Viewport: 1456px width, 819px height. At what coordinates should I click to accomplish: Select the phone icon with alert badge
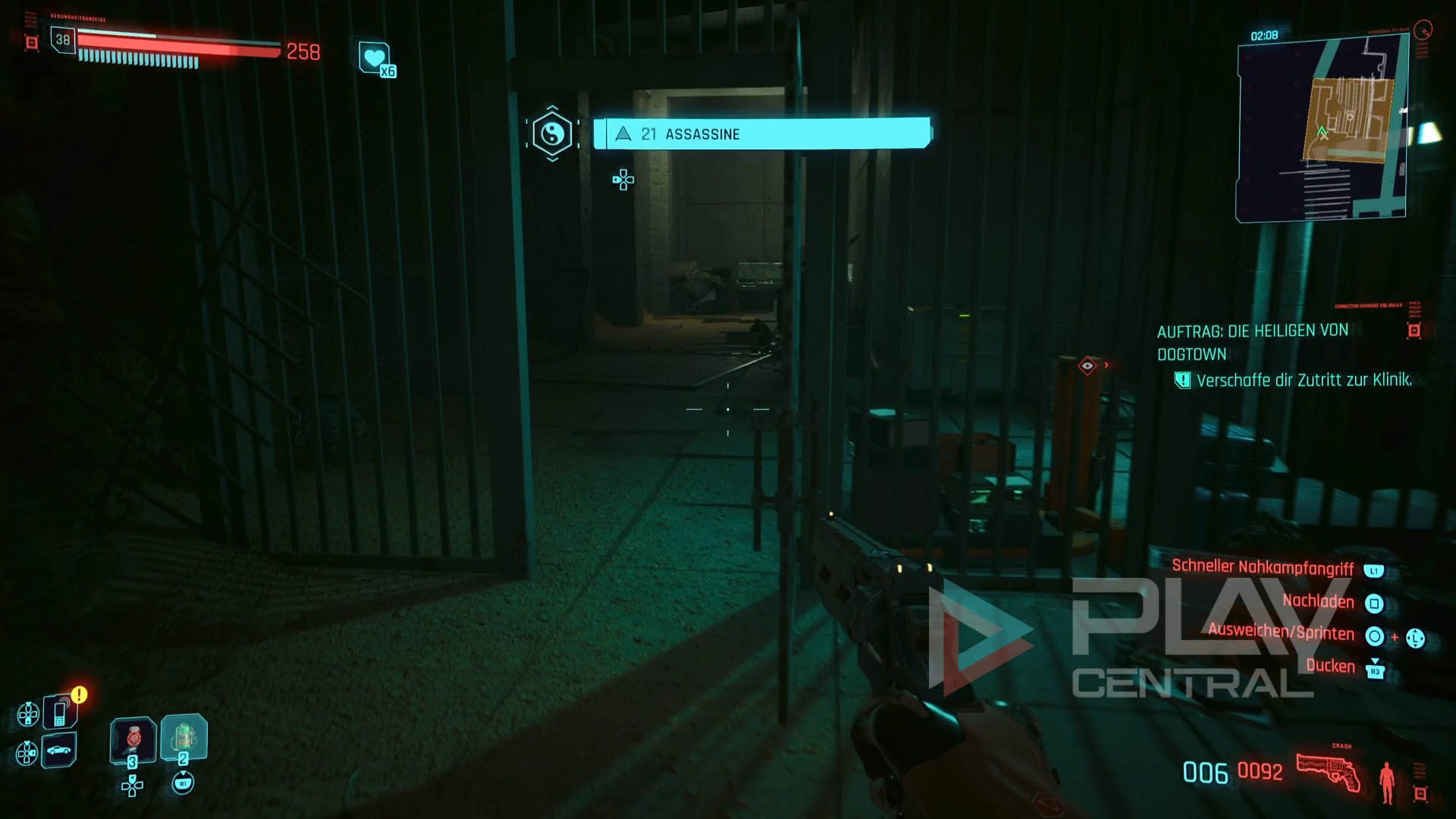click(60, 712)
